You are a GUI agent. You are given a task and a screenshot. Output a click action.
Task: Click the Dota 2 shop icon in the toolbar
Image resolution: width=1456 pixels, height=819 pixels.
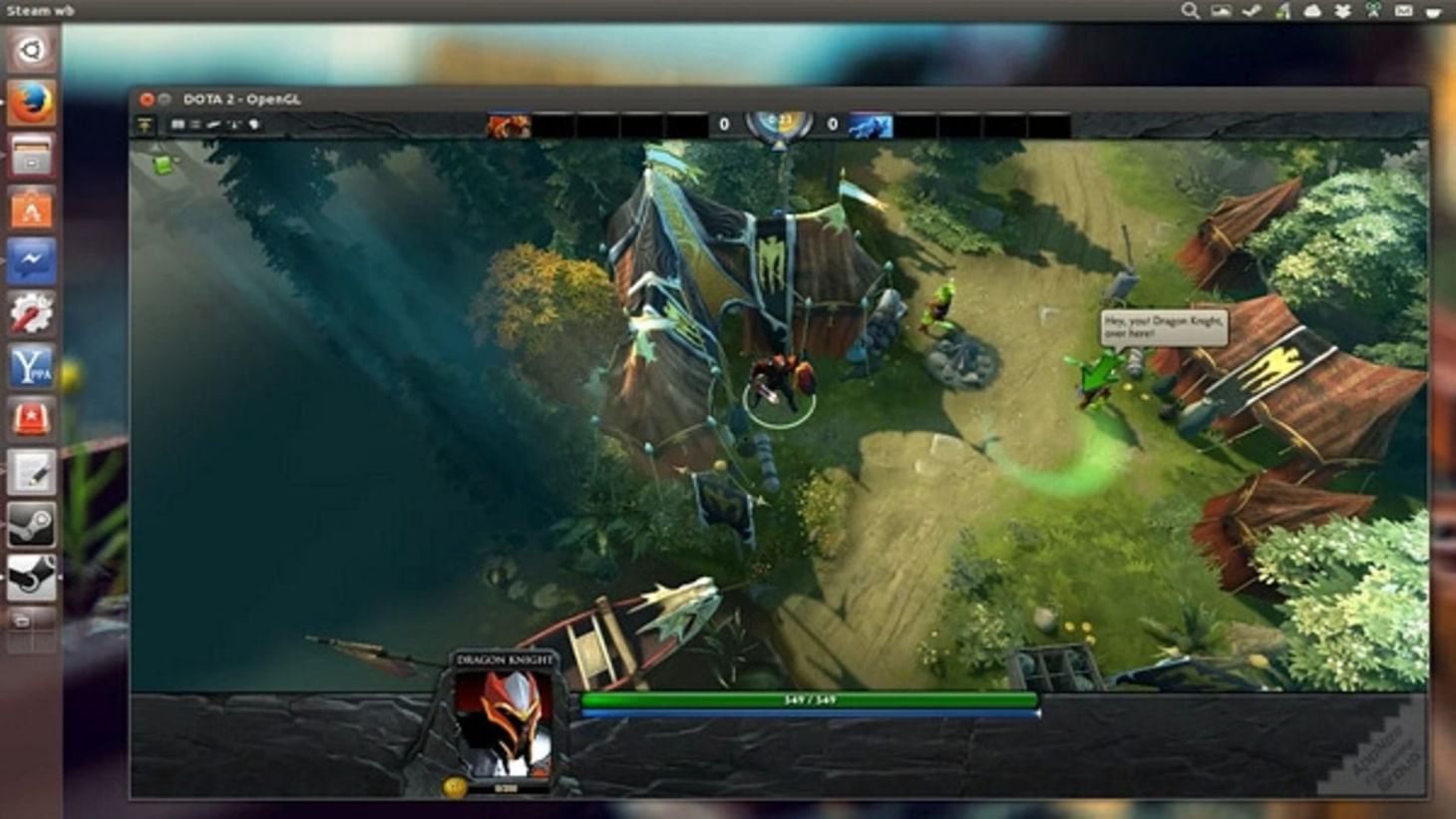(146, 123)
